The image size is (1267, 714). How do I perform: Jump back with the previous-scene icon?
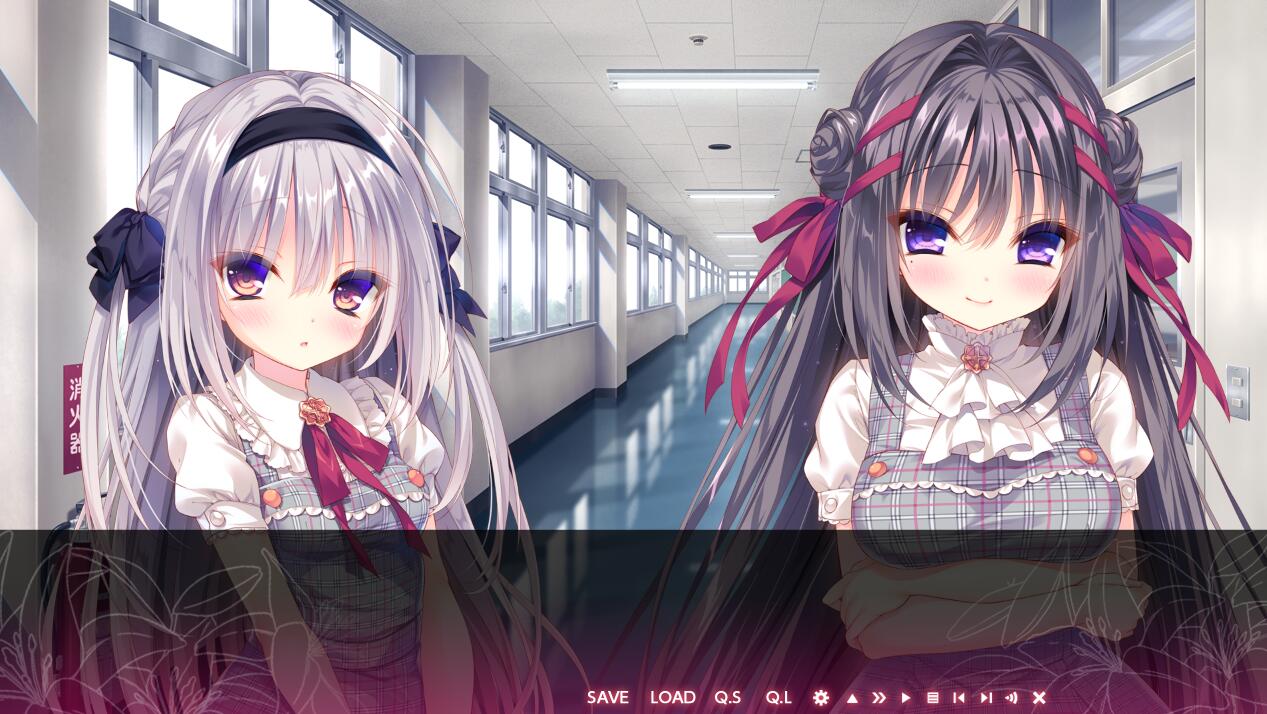point(959,698)
